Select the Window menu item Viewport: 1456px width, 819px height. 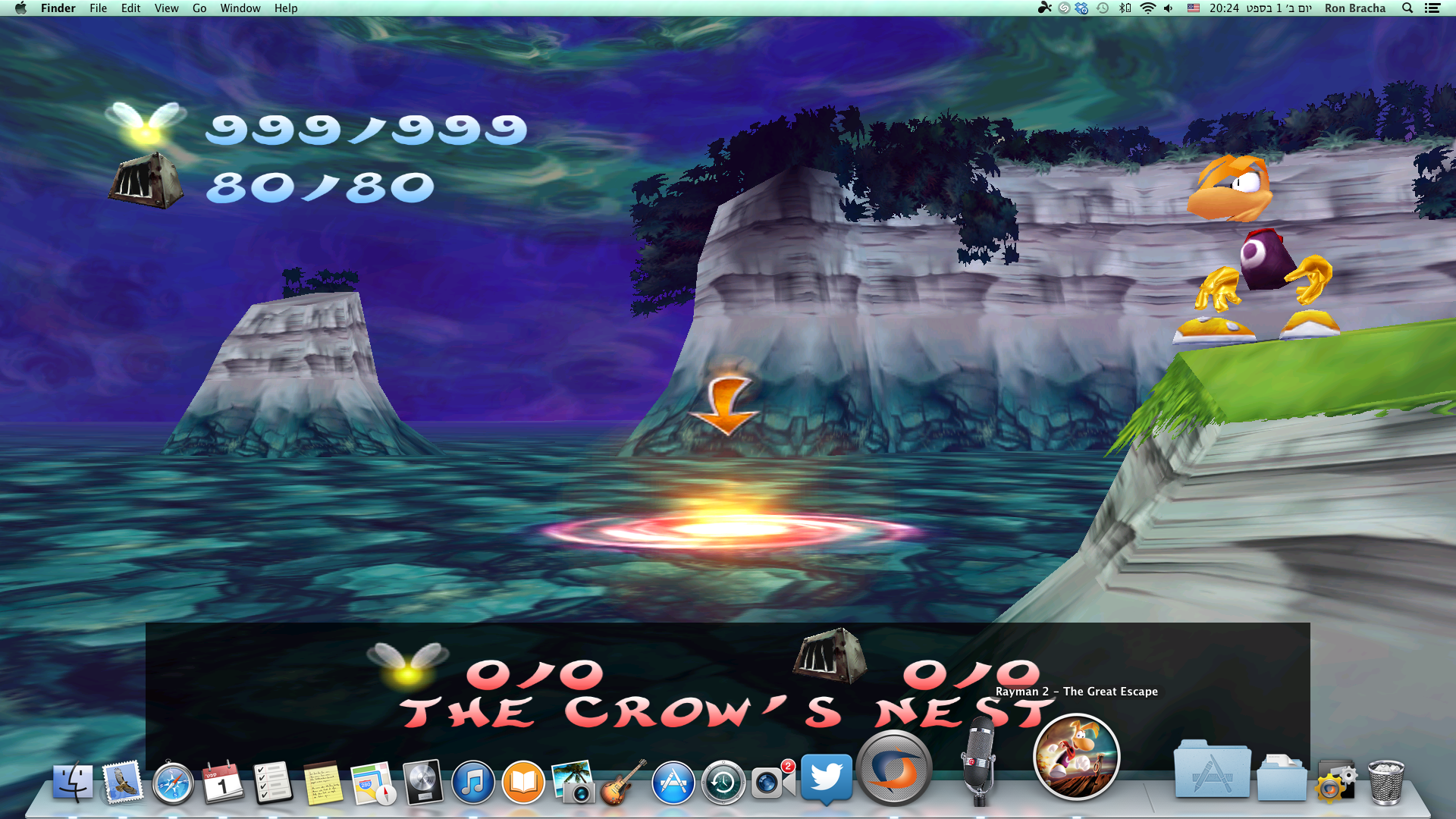pyautogui.click(x=240, y=8)
